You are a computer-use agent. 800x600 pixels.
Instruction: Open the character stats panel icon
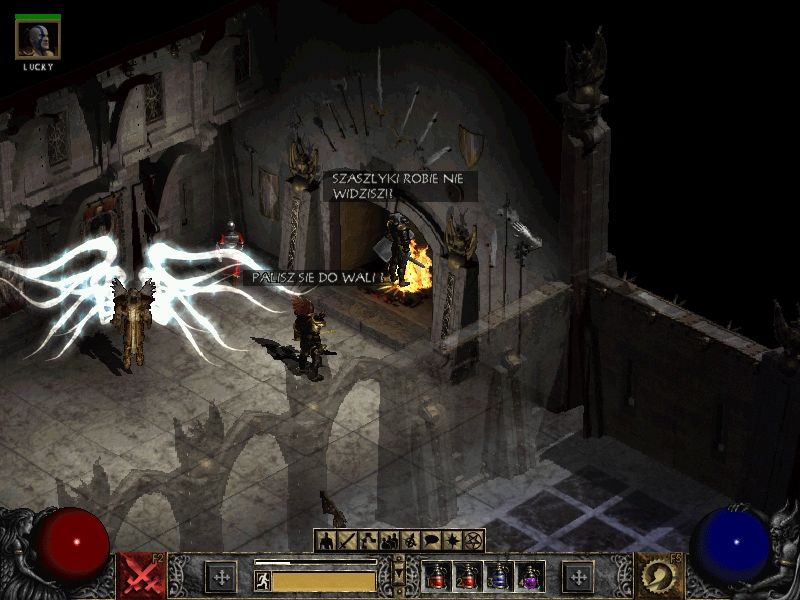pyautogui.click(x=325, y=541)
